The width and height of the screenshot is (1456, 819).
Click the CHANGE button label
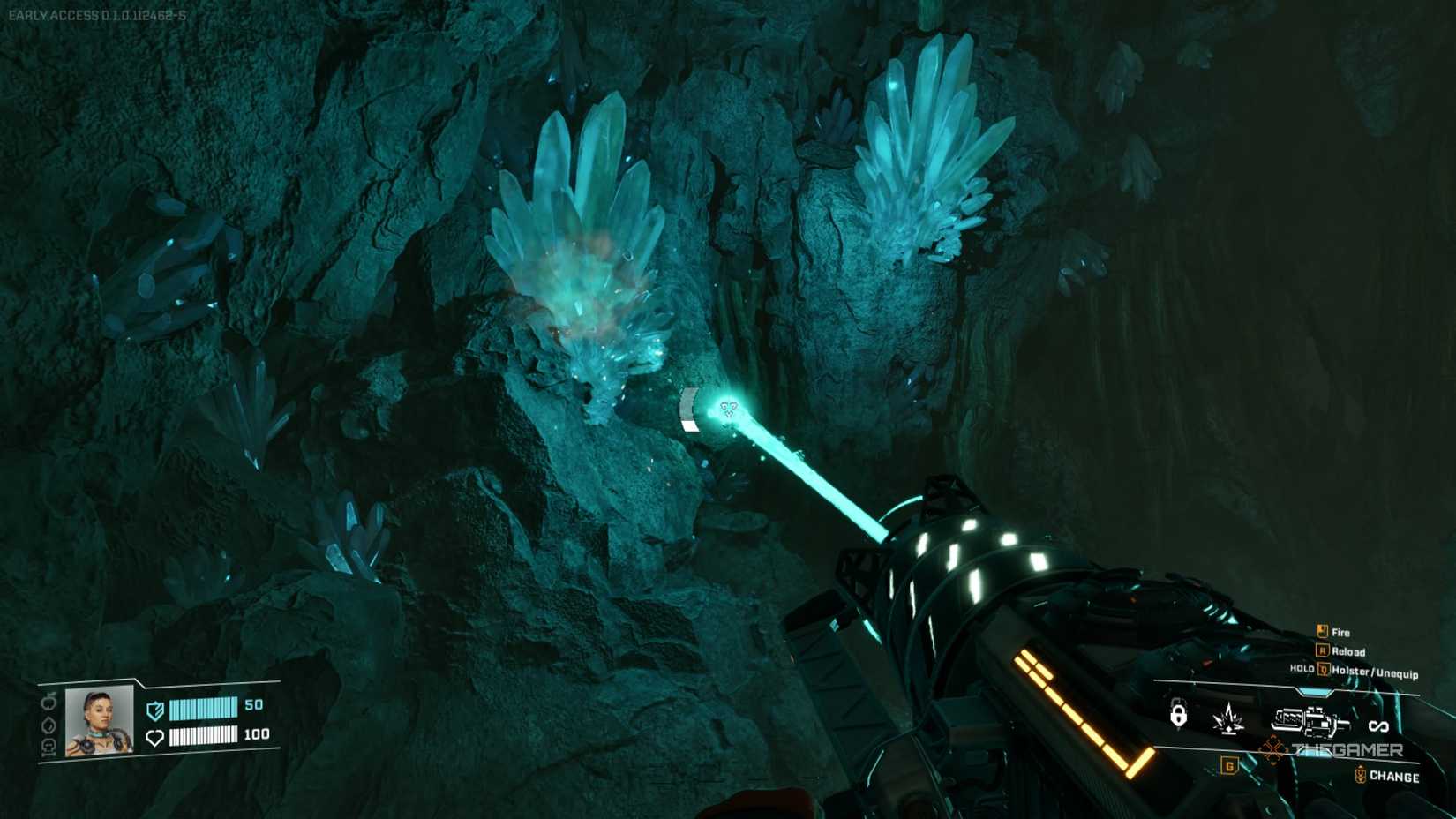pyautogui.click(x=1394, y=776)
